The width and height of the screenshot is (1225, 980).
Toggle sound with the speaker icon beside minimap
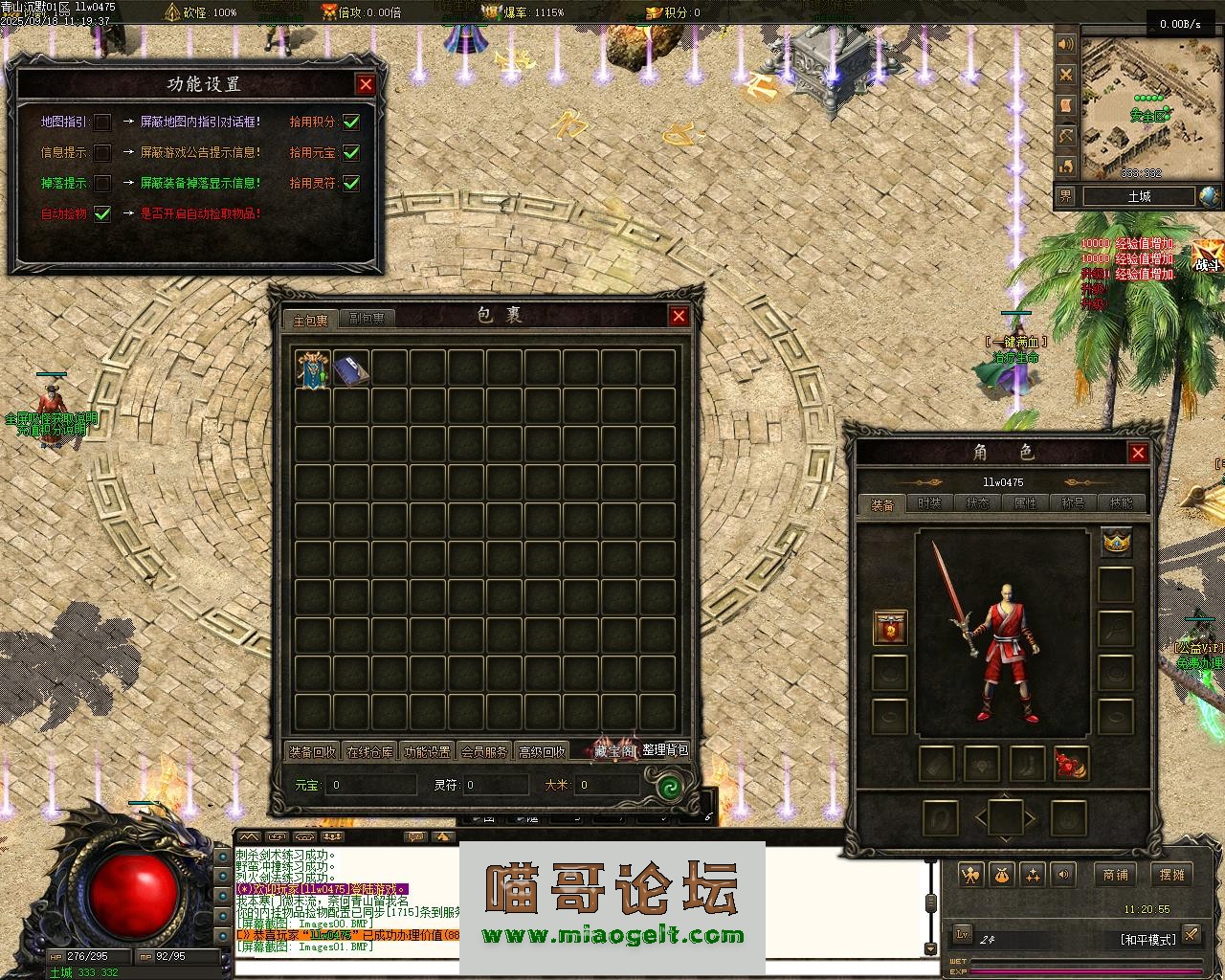point(1066,44)
